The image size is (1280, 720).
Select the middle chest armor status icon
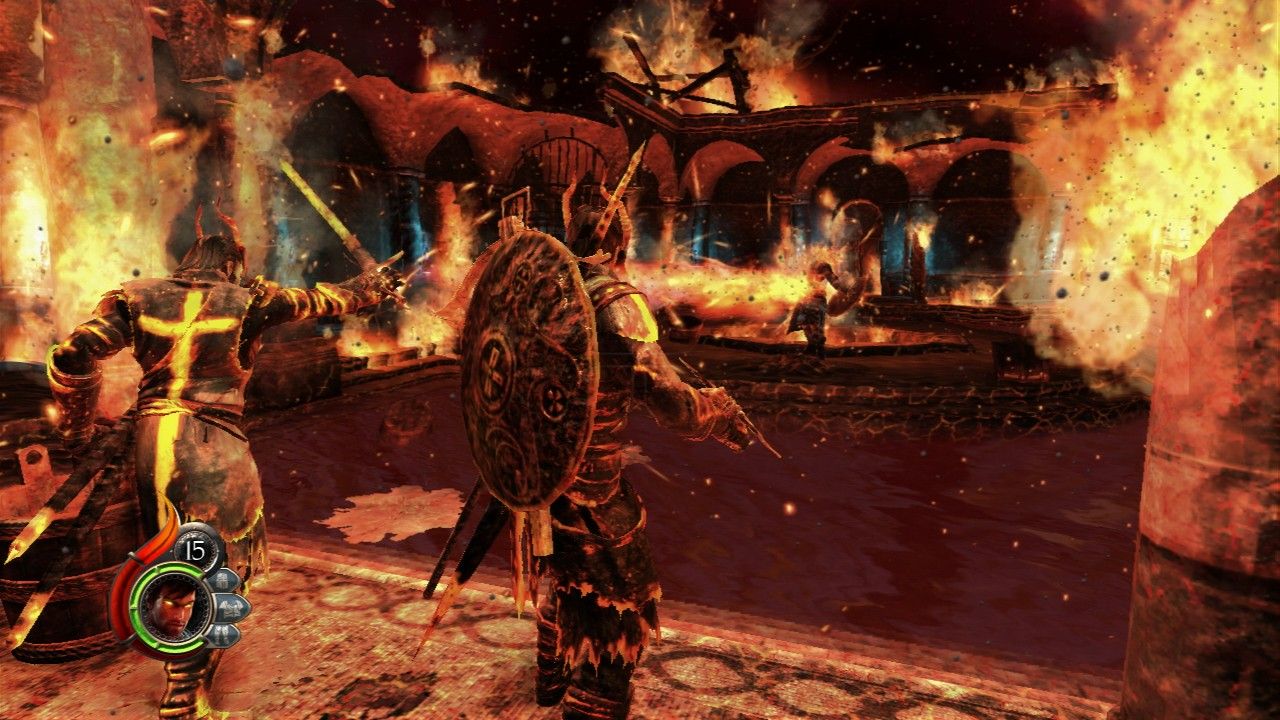[x=230, y=606]
